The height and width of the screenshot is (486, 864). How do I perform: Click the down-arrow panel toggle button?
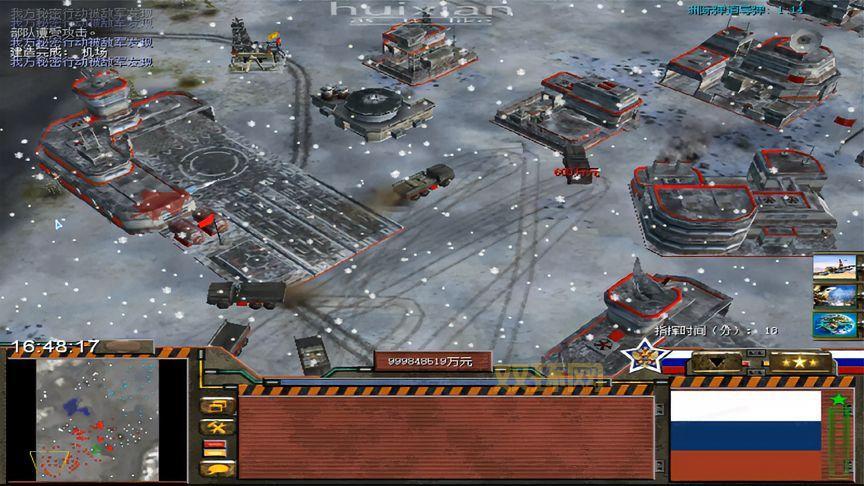[x=718, y=362]
